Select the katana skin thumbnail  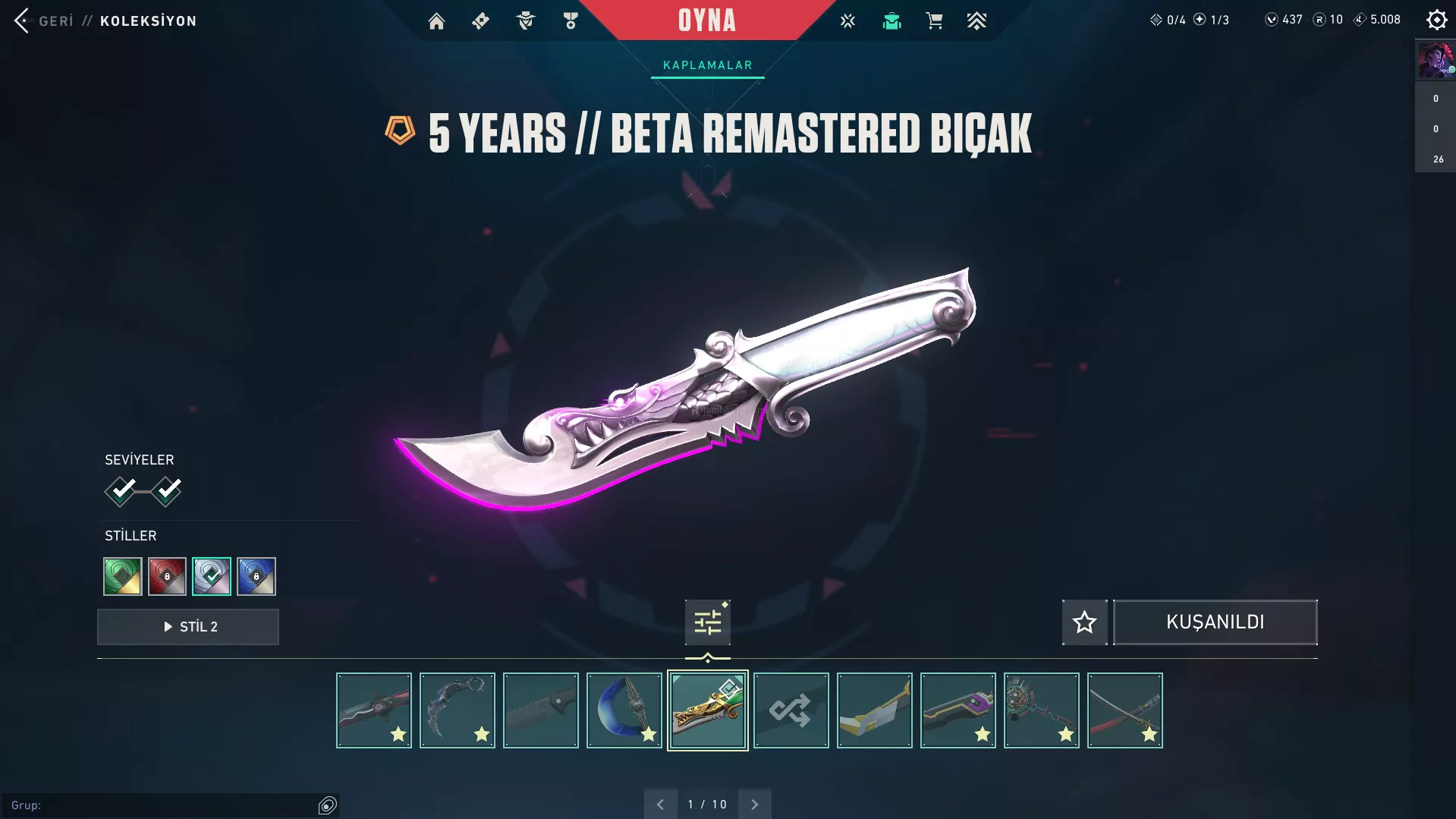1125,710
